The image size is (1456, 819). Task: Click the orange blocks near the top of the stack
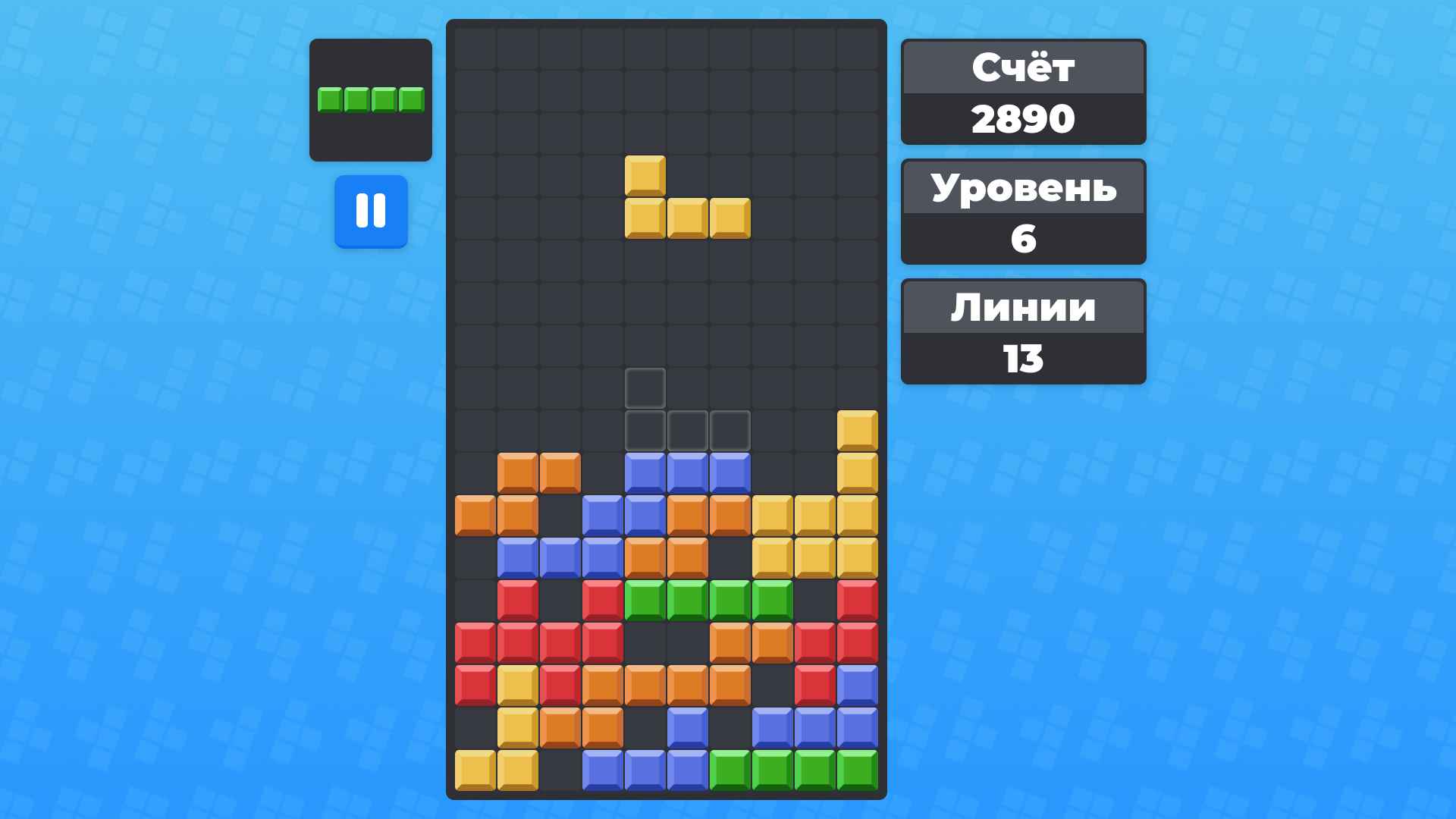click(x=539, y=472)
